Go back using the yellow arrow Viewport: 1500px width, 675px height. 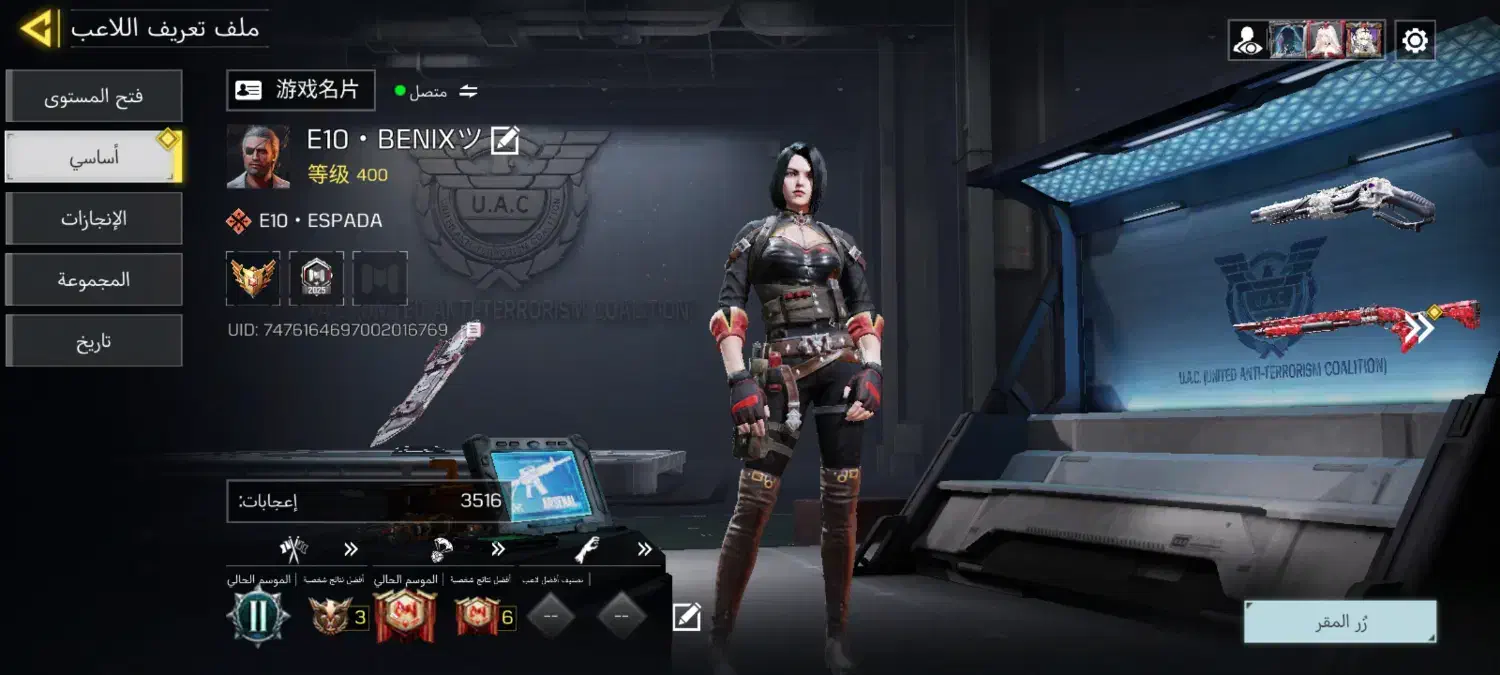[37, 29]
